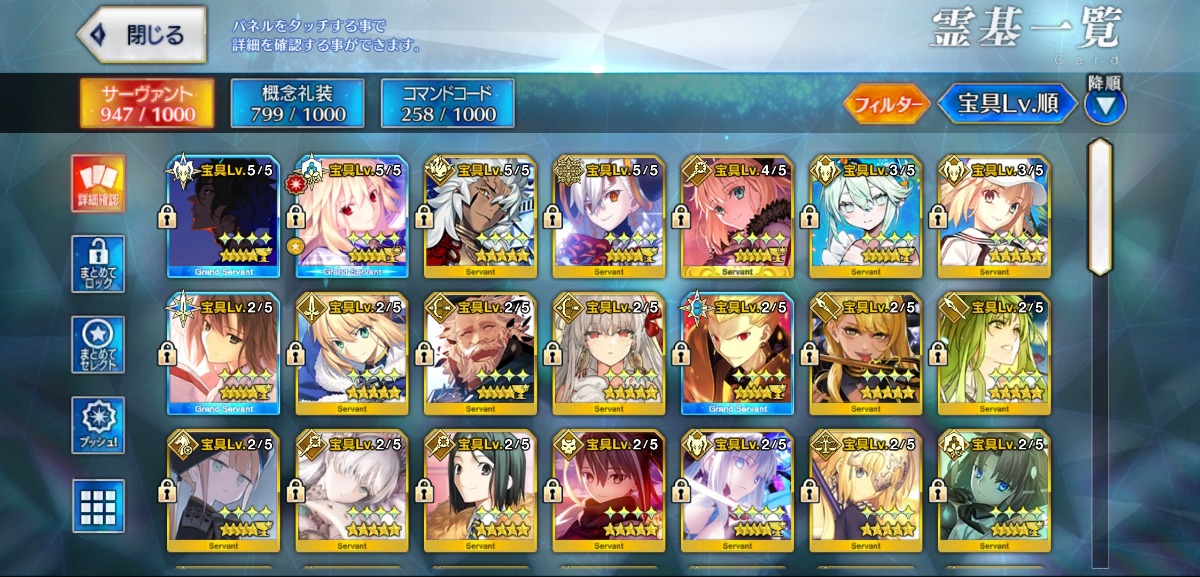The height and width of the screenshot is (577, 1200).
Task: Close the card list with 閉じる button
Action: 142,35
